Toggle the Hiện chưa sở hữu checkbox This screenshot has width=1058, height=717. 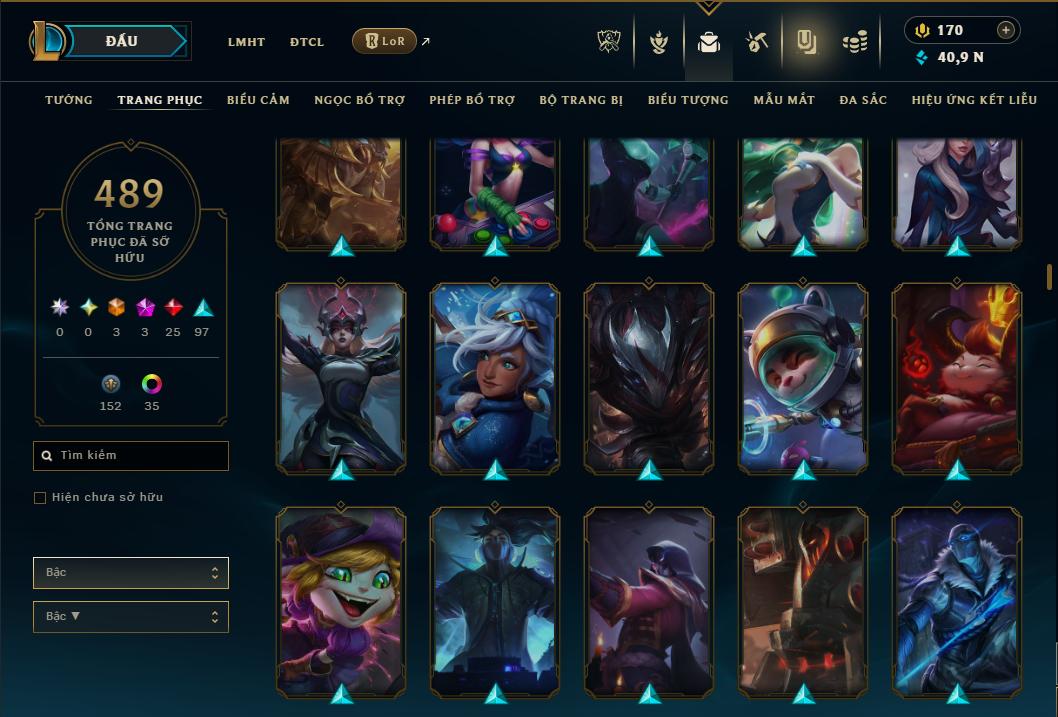coord(40,498)
